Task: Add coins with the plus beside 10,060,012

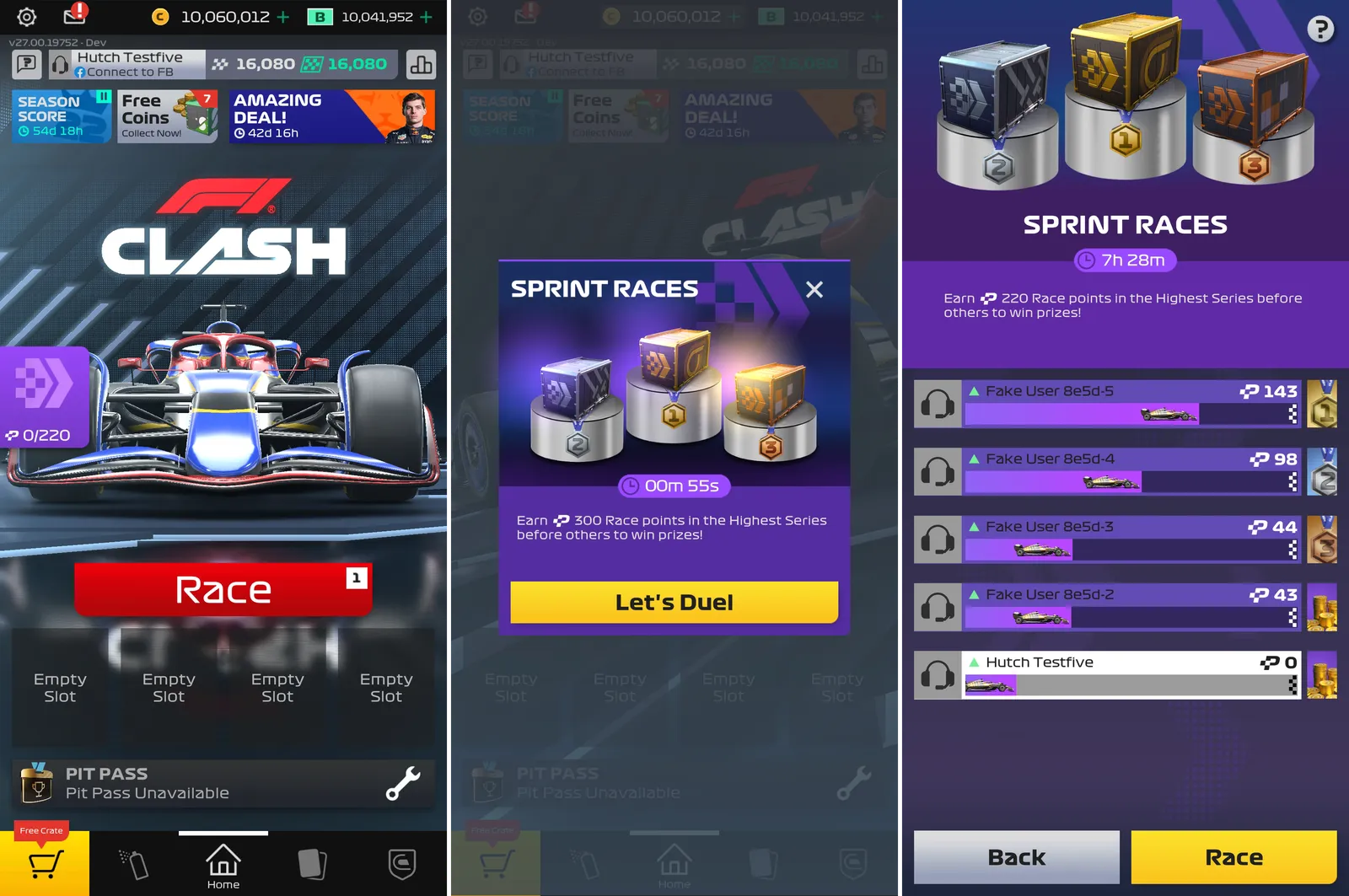Action: pyautogui.click(x=283, y=17)
